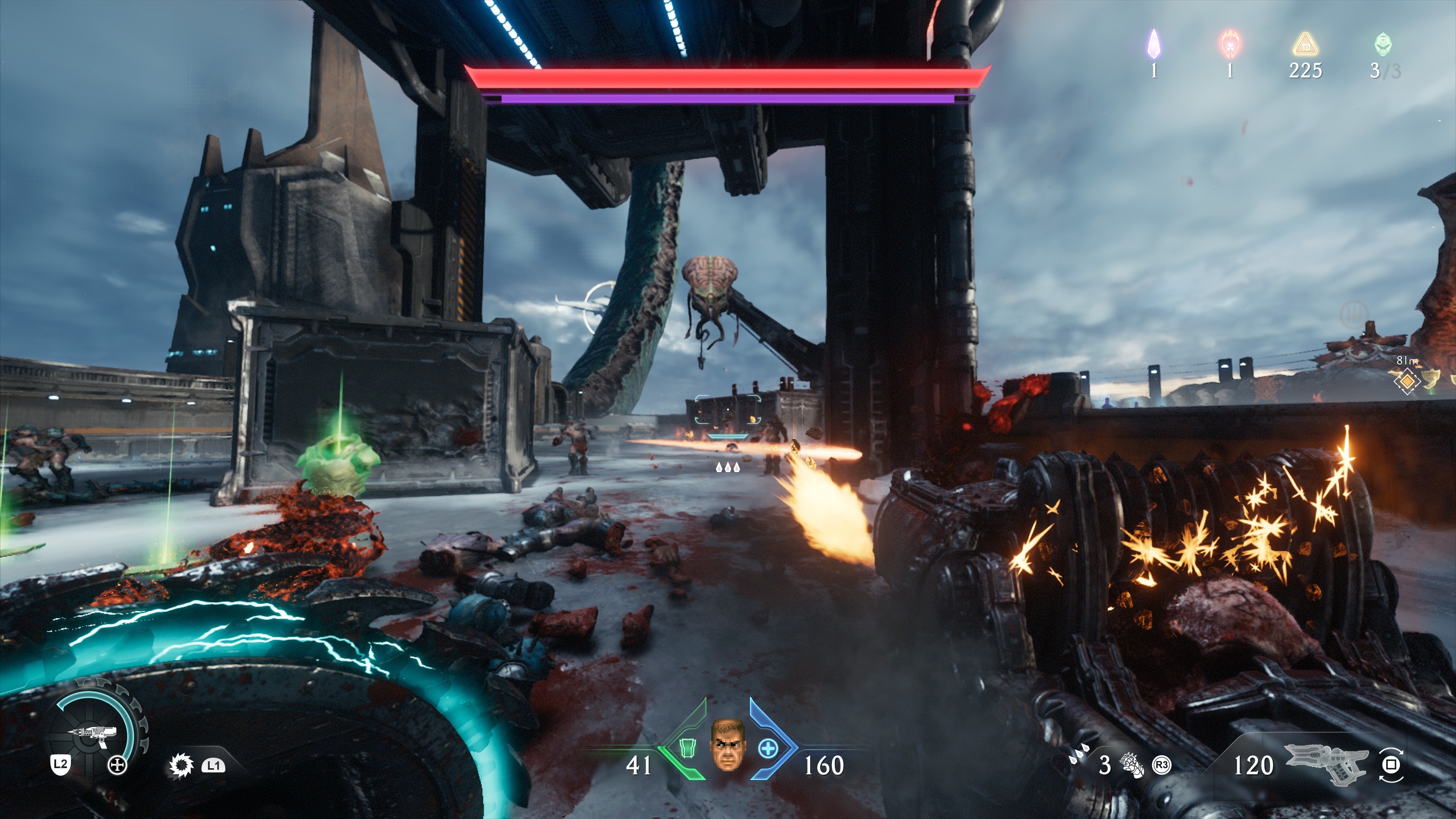Viewport: 1456px width, 819px height.
Task: Click the orange diamond objective marker
Action: click(1407, 381)
